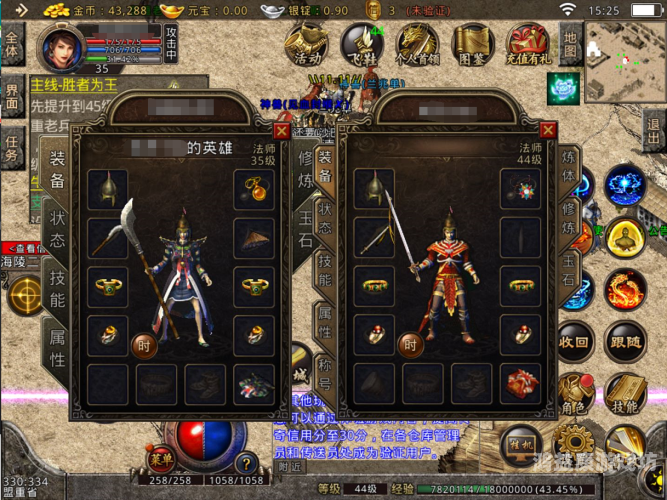Open the 菜单 menu button
The height and width of the screenshot is (500, 667).
[159, 459]
